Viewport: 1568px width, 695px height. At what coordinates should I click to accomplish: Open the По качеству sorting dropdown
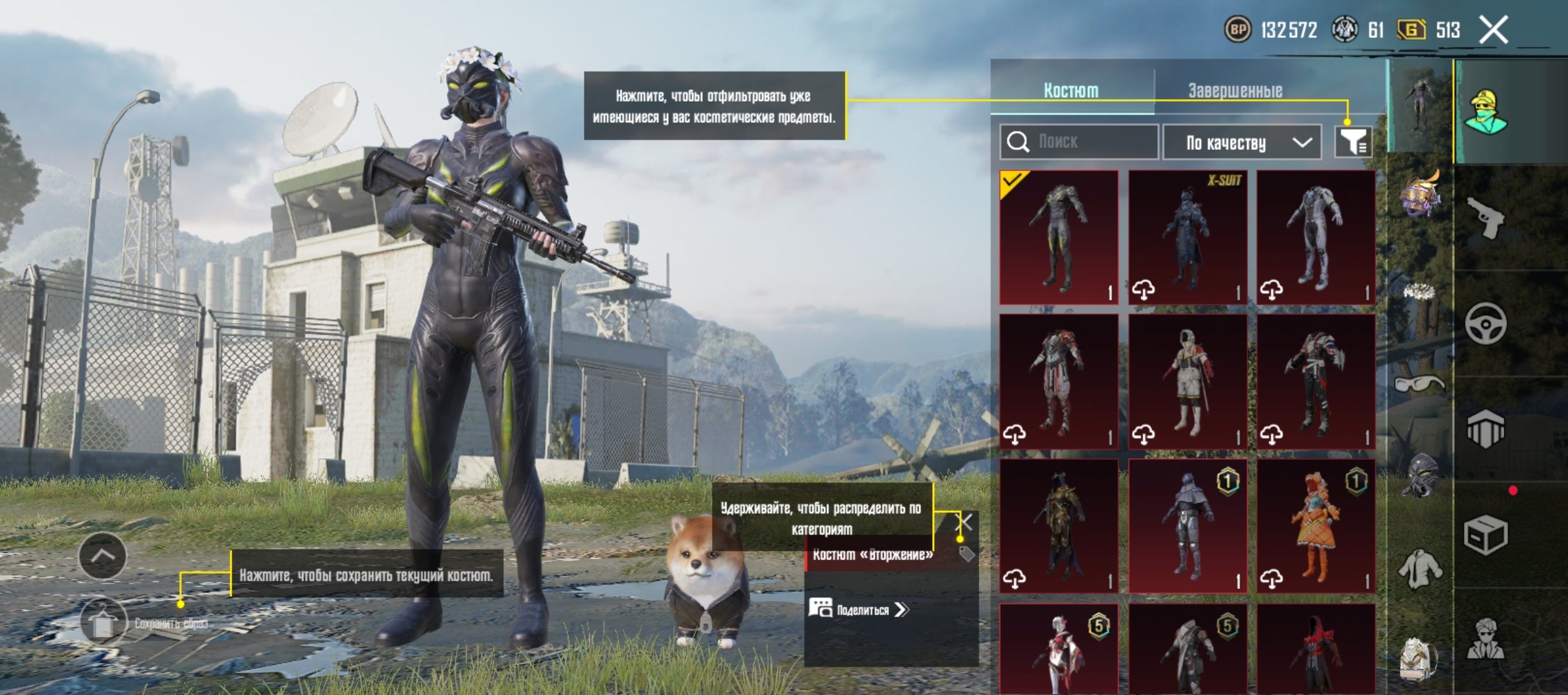1242,142
